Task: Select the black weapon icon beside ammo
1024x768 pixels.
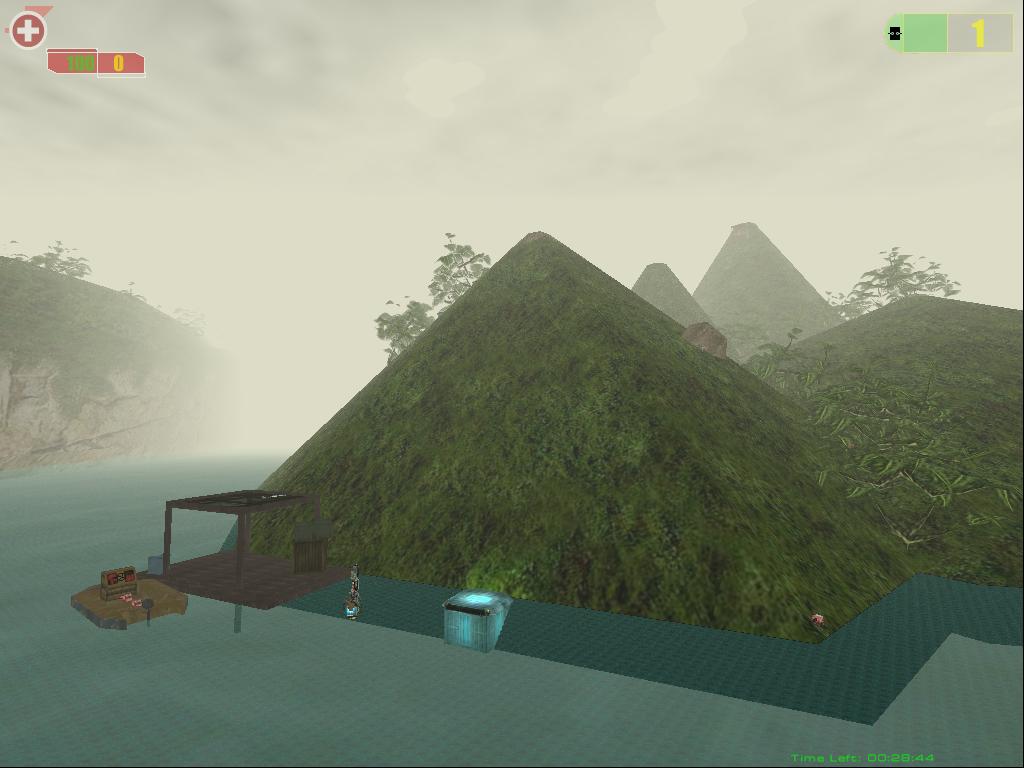Action: pyautogui.click(x=895, y=34)
